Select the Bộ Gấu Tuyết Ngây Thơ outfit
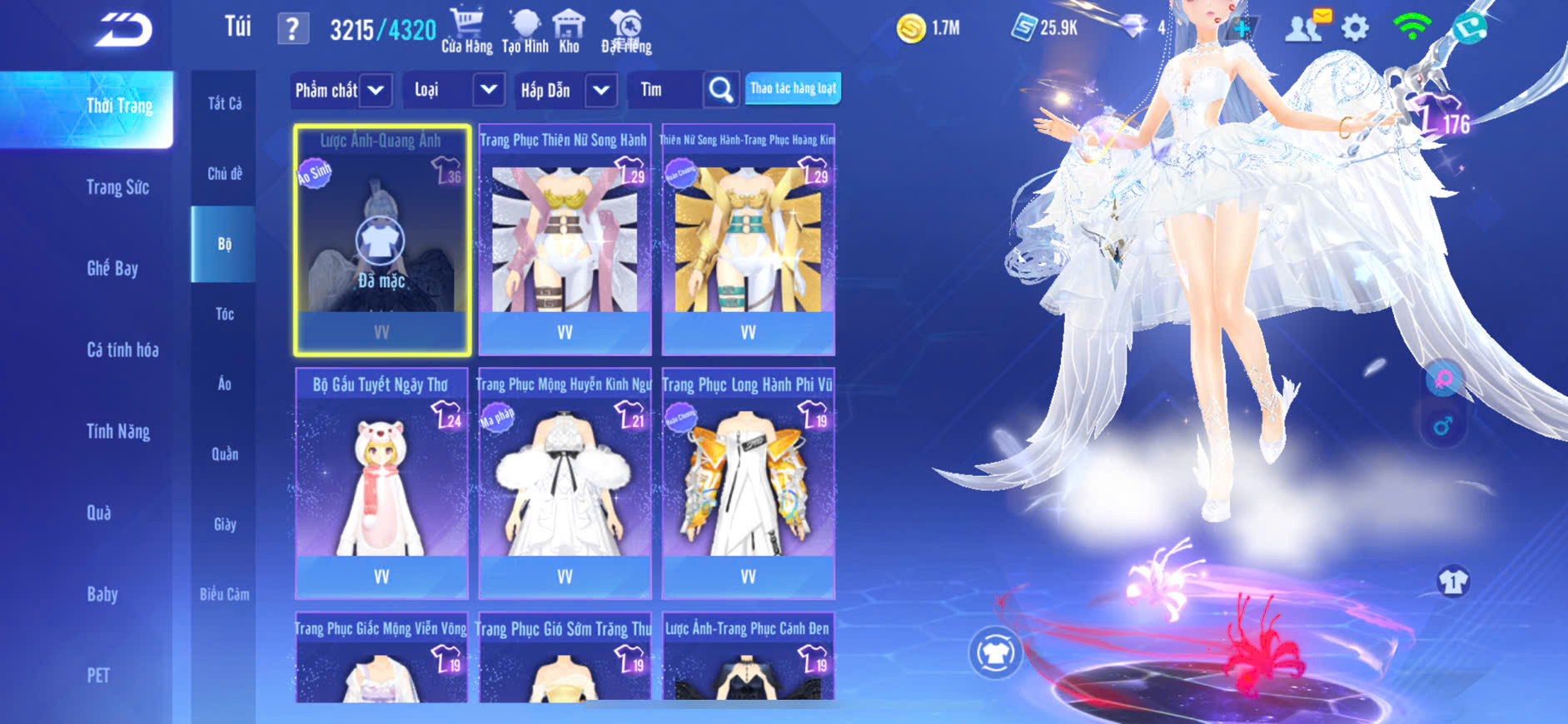The width and height of the screenshot is (1568, 724). click(x=381, y=483)
